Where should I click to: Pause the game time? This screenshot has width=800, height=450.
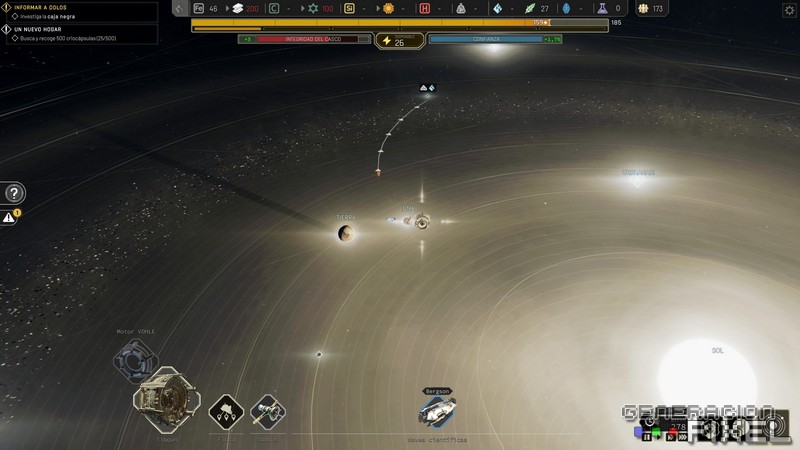pyautogui.click(x=647, y=436)
